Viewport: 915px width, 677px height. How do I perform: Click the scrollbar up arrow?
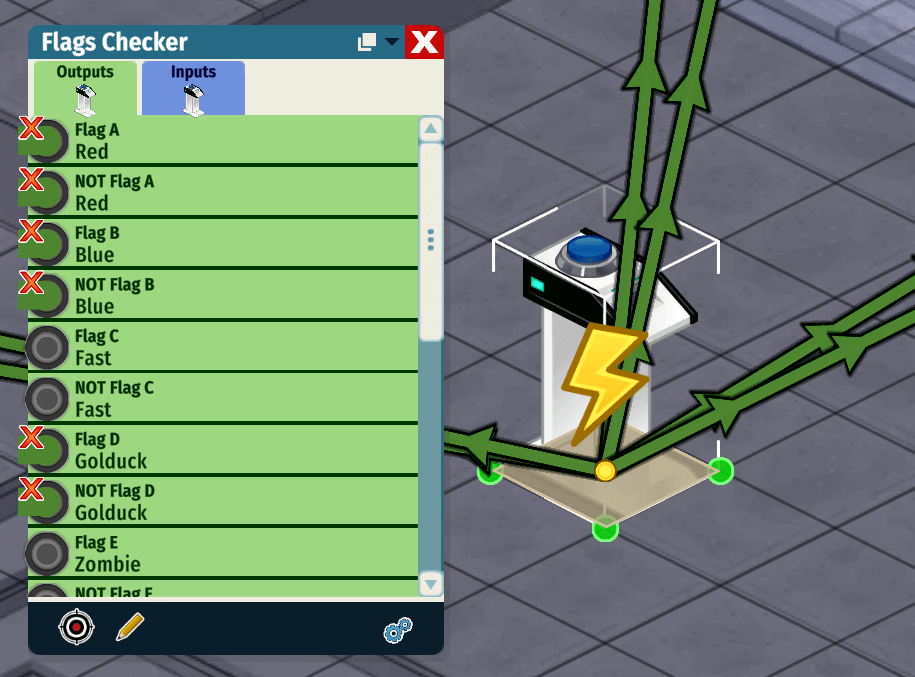[x=431, y=129]
